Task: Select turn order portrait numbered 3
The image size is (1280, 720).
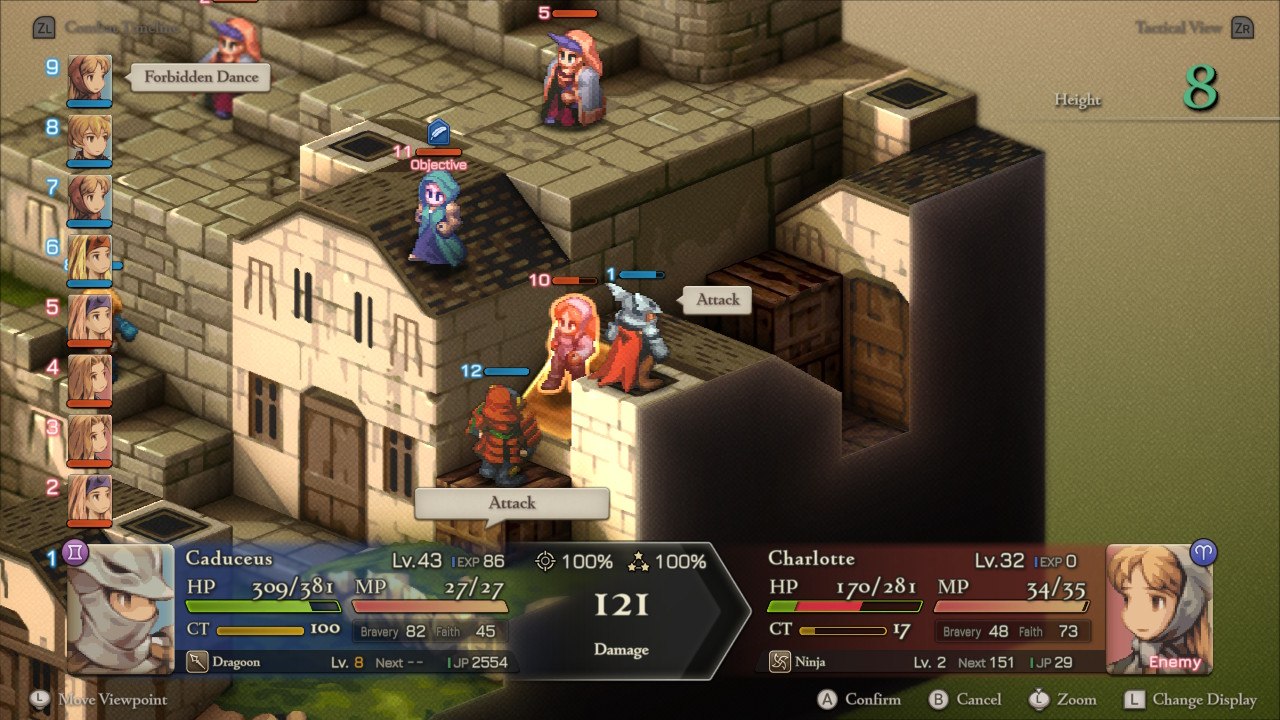Action: point(89,439)
